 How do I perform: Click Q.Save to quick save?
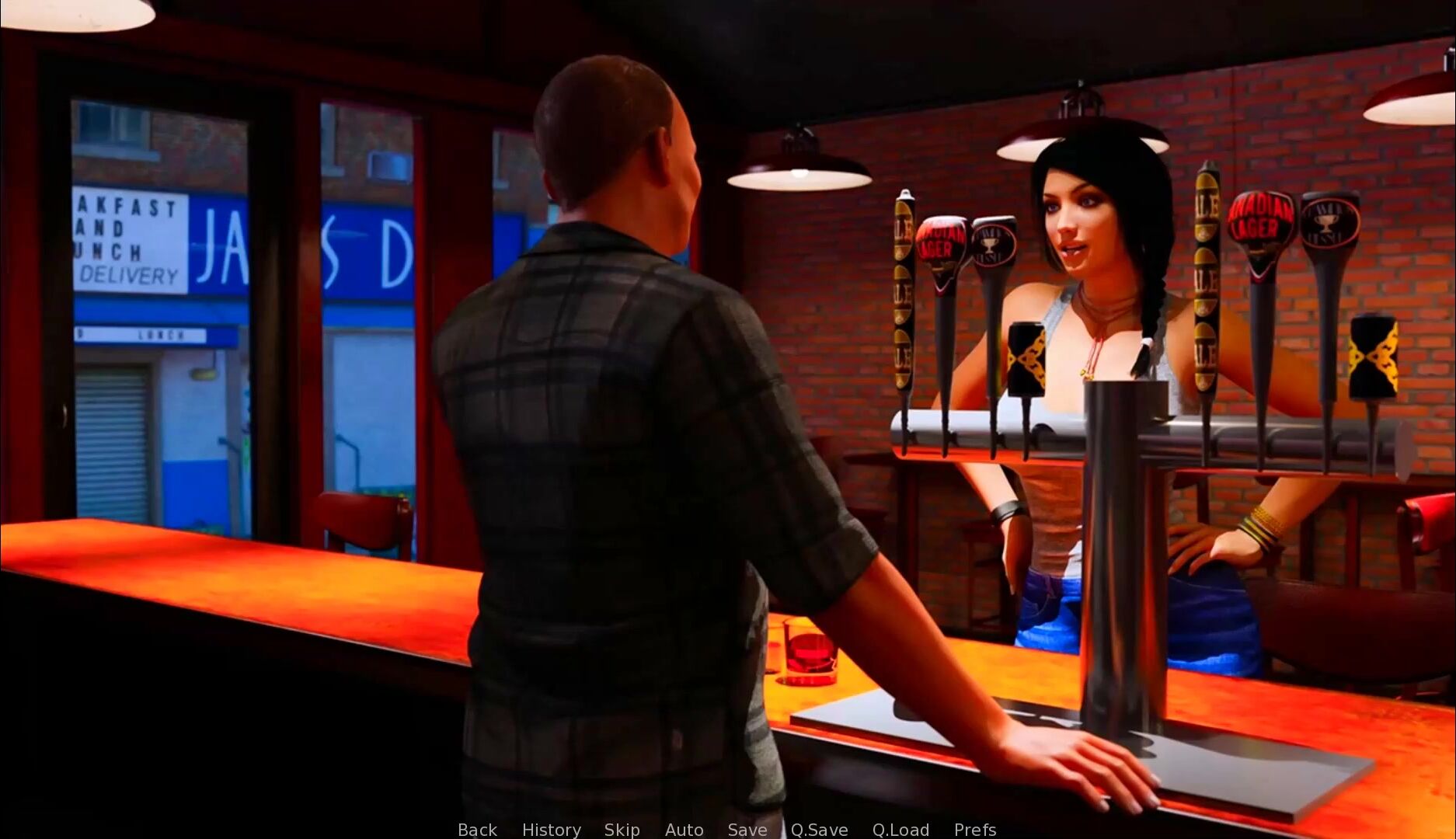pos(819,829)
